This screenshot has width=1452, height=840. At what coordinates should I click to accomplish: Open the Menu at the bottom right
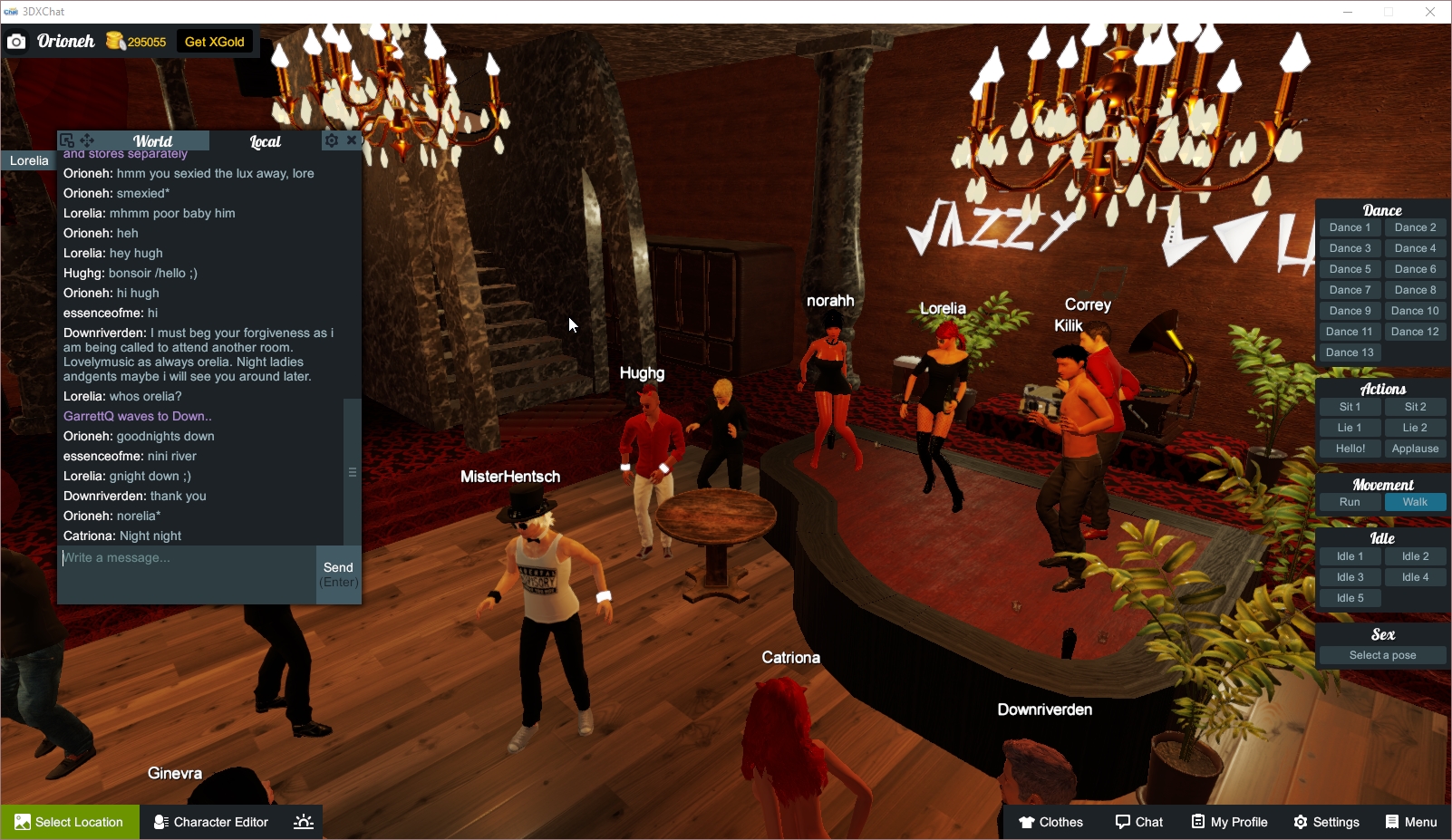[1410, 822]
